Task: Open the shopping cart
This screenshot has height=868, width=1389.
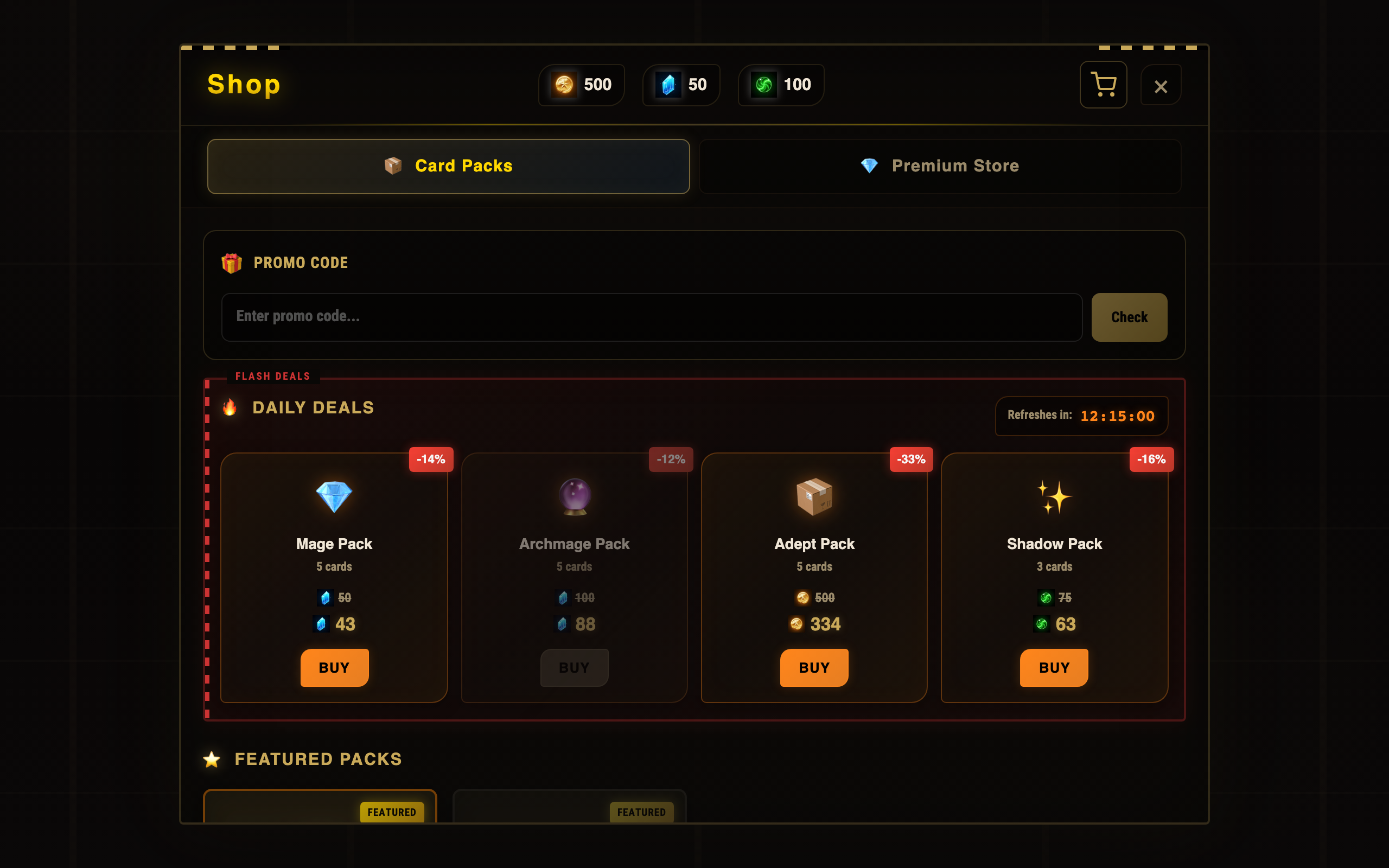Action: 1103,85
